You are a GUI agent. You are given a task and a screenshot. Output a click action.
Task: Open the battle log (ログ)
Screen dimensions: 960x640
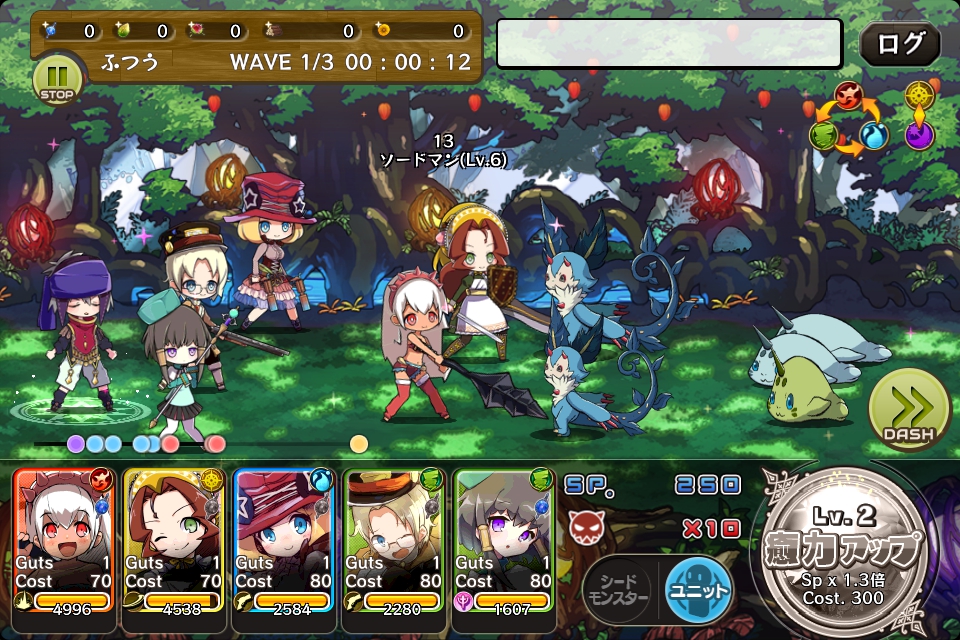pos(900,44)
